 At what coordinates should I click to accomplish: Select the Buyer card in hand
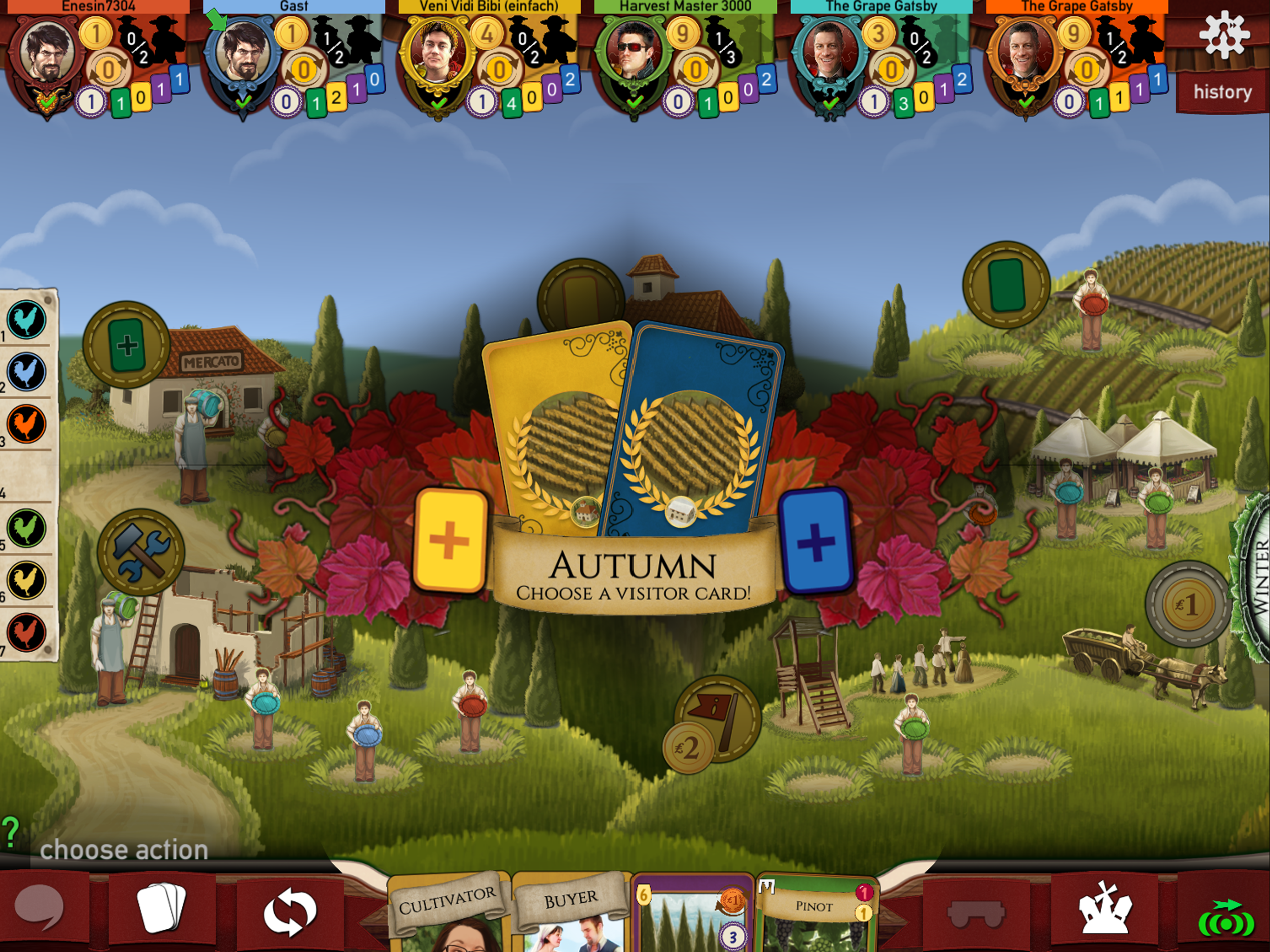click(x=570, y=913)
